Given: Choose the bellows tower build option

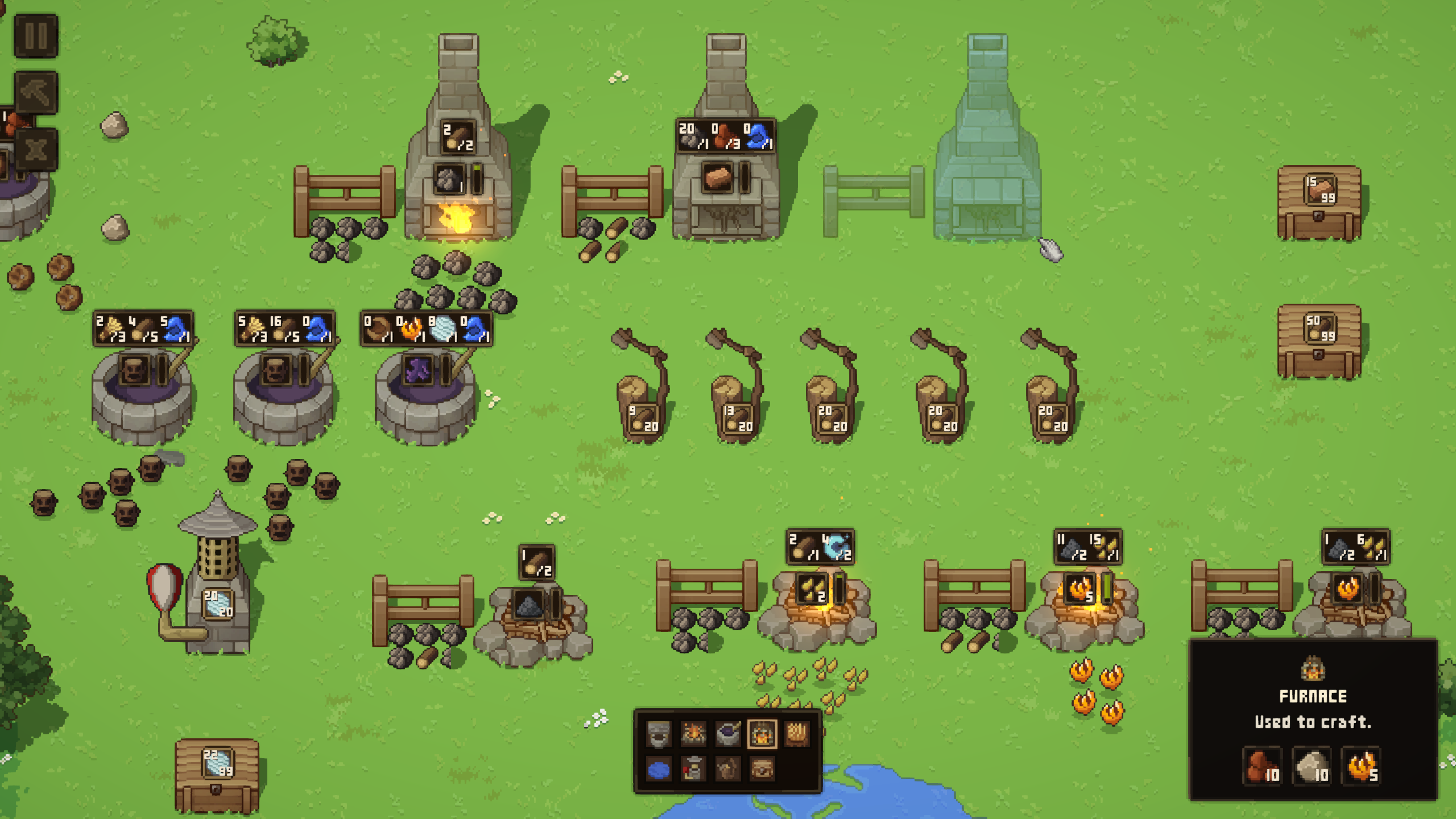Looking at the screenshot, I should [x=693, y=770].
